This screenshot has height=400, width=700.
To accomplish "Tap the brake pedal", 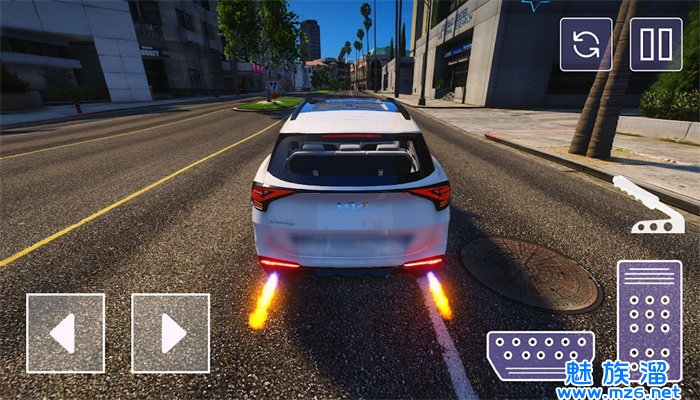I will coord(540,355).
